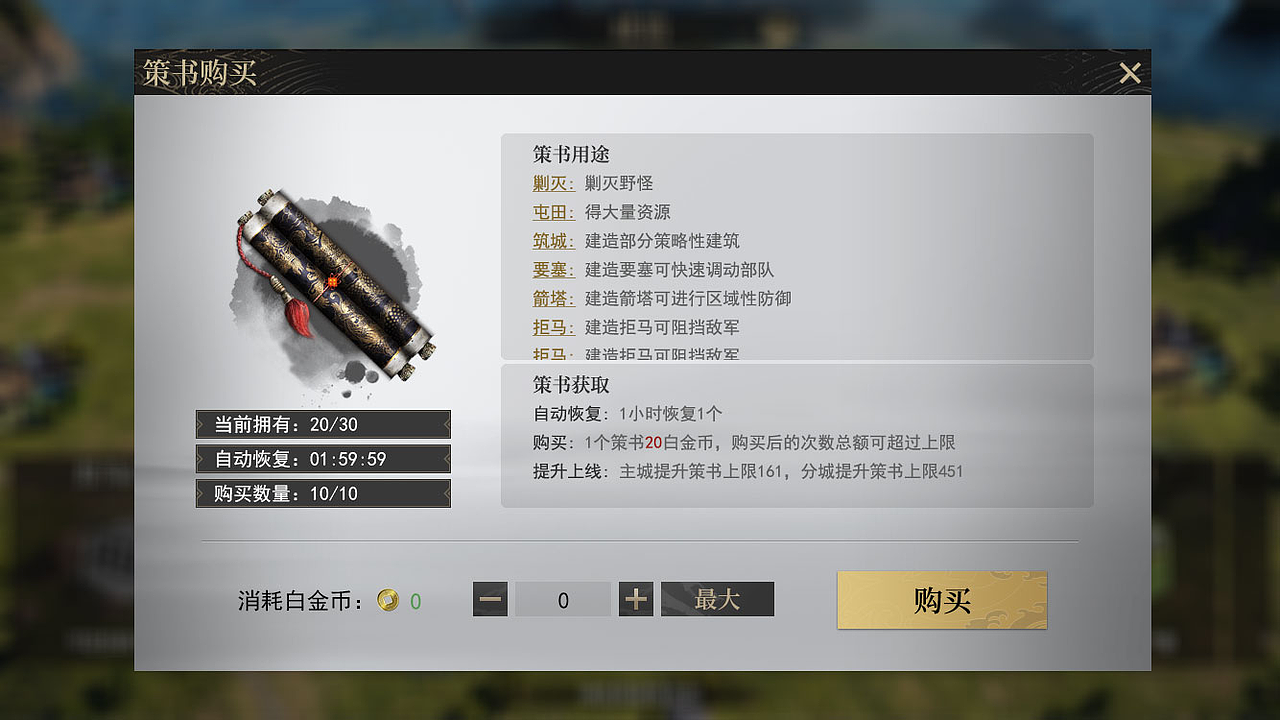Open the 剿灭 (eliminate monsters) link
This screenshot has height=720, width=1280.
553,183
